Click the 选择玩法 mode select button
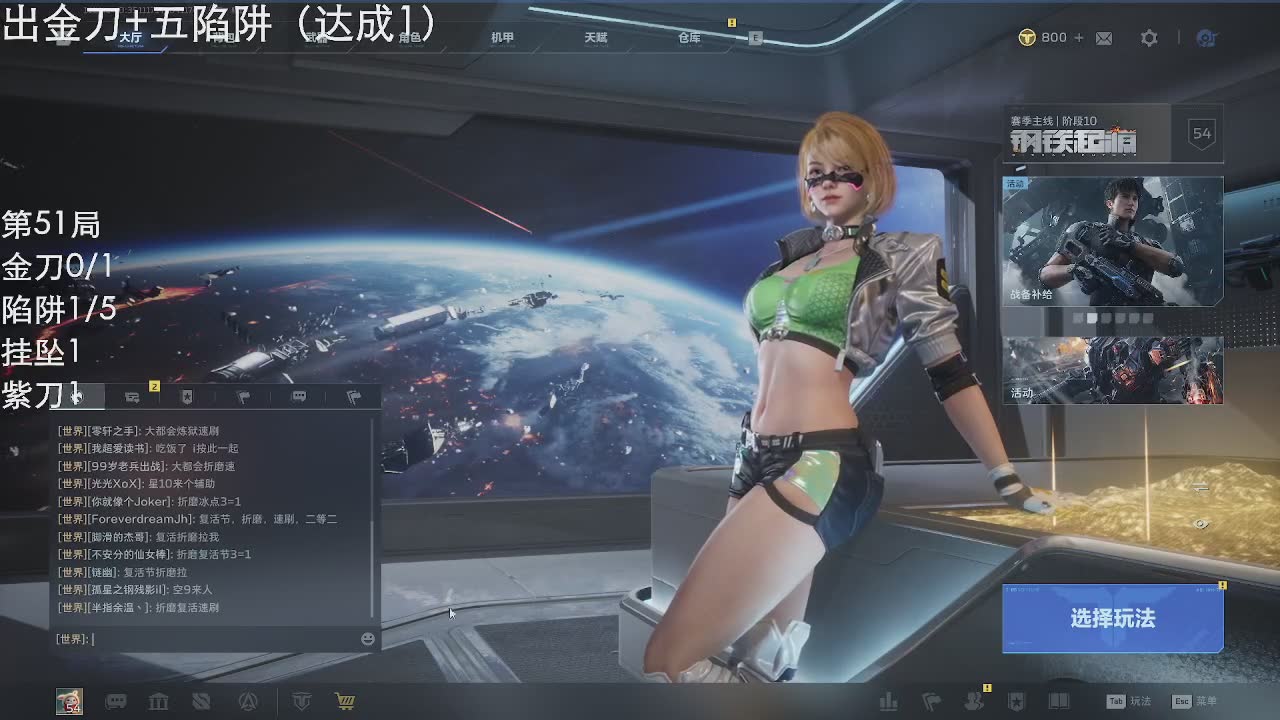1280x720 pixels. pyautogui.click(x=1112, y=619)
